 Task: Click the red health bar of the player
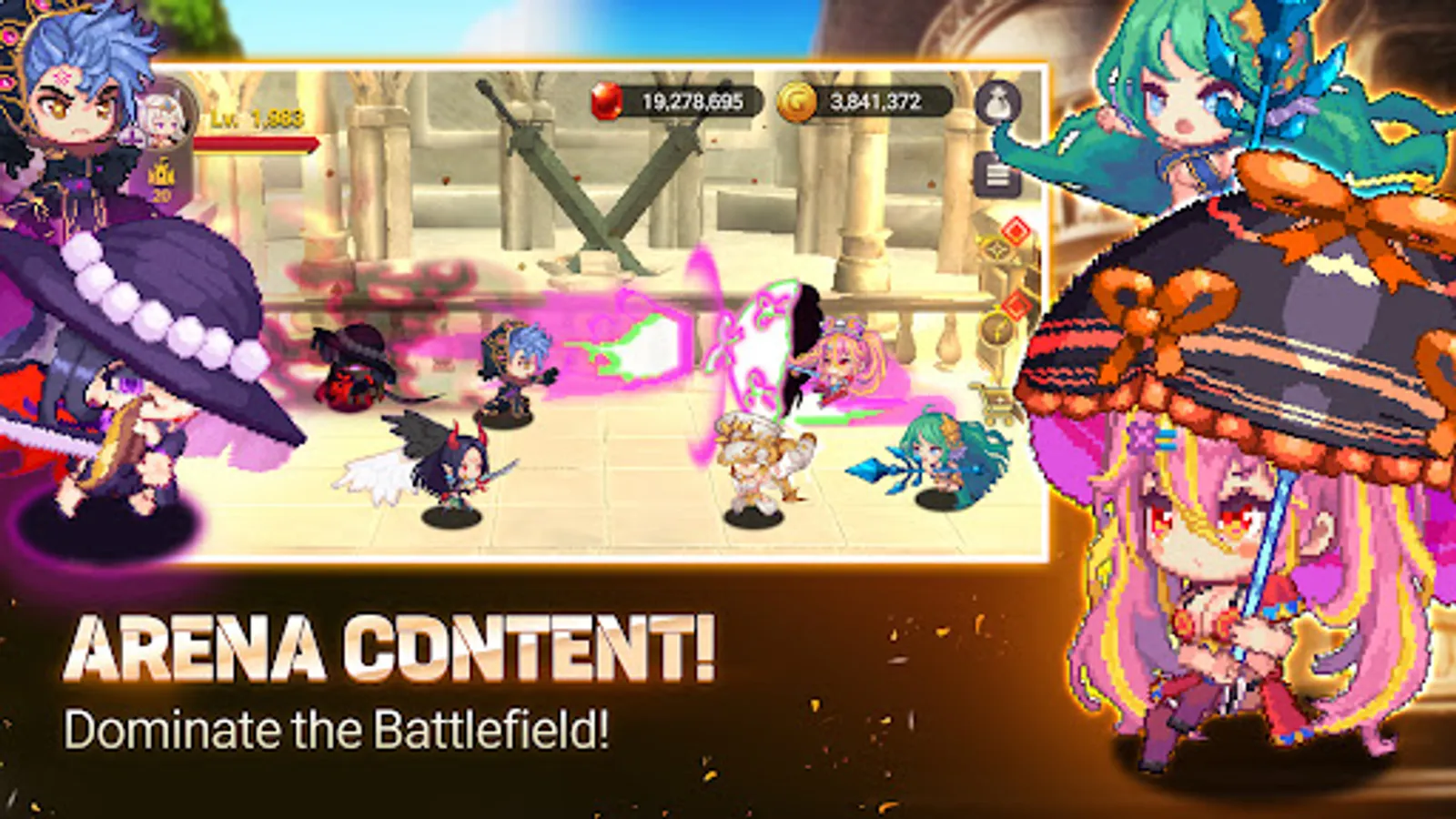(x=258, y=144)
